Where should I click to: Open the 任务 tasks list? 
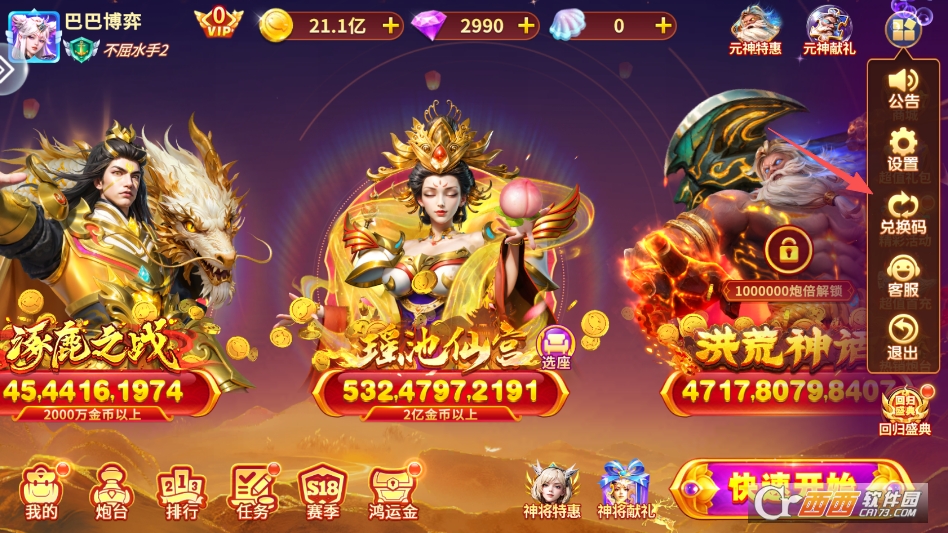pos(251,491)
